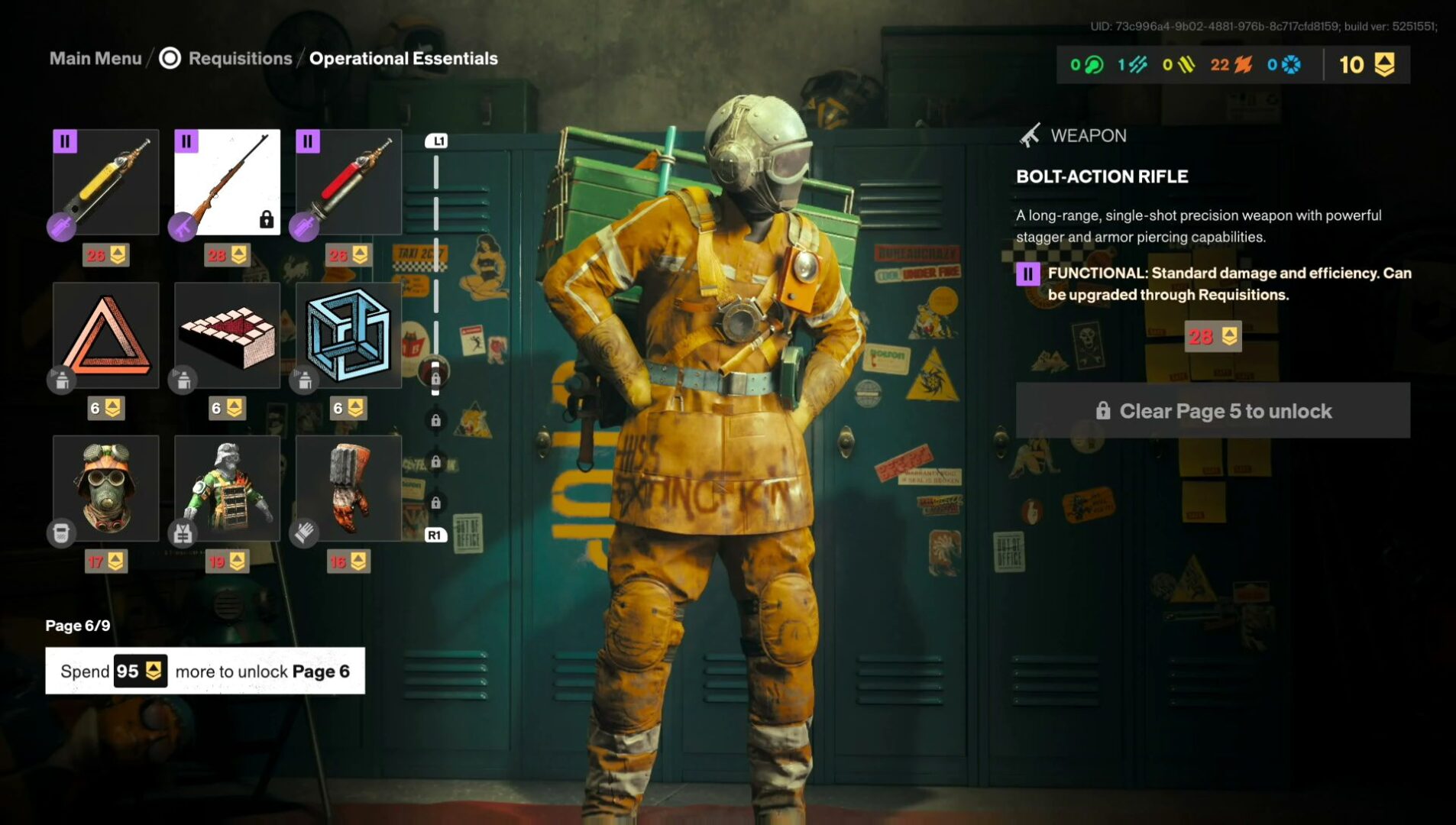Viewport: 1456px width, 825px height.
Task: Choose the blue impossible cube item
Action: pyautogui.click(x=349, y=335)
